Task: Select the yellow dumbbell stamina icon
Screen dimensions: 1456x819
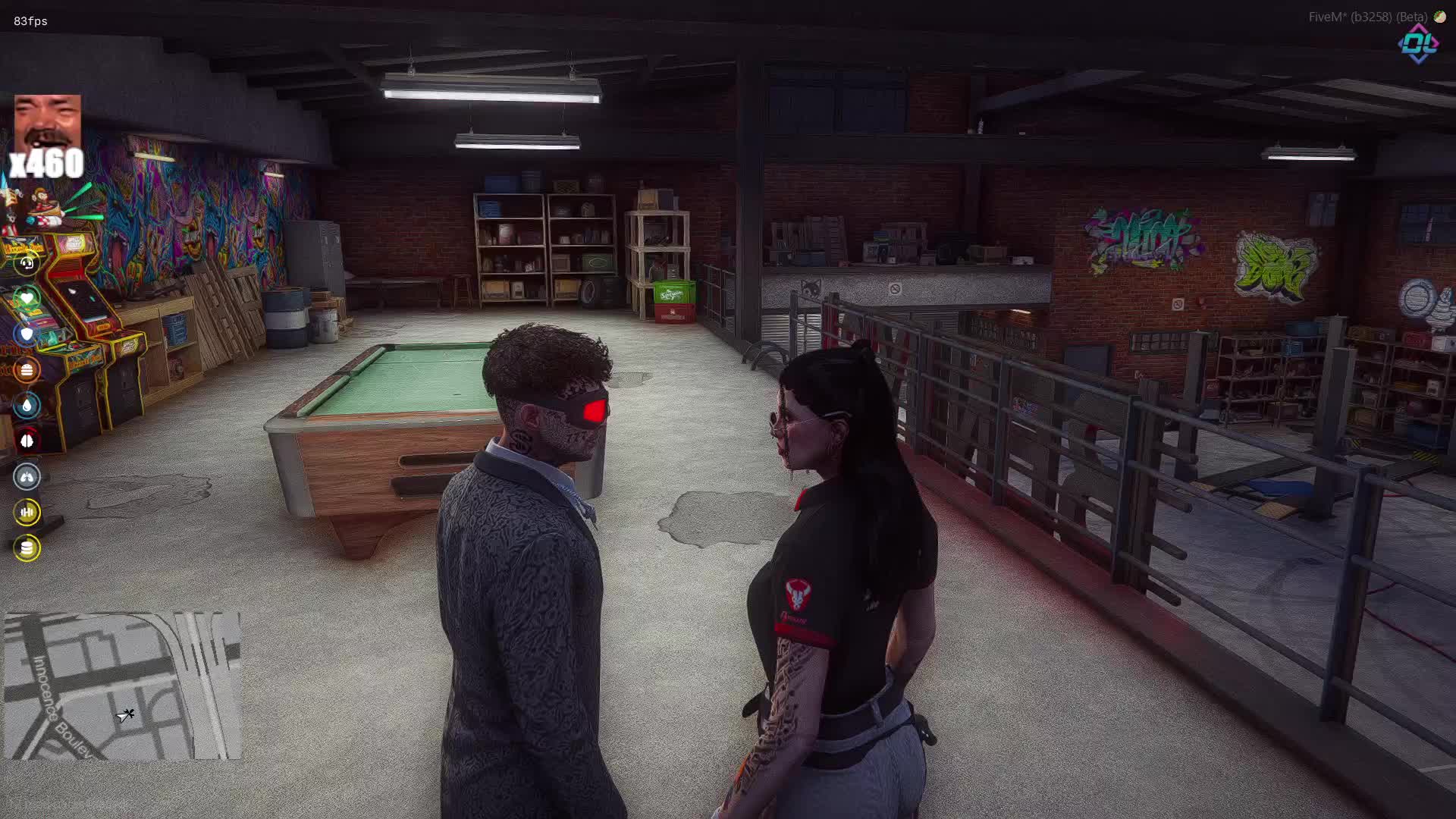Action: 27,512
